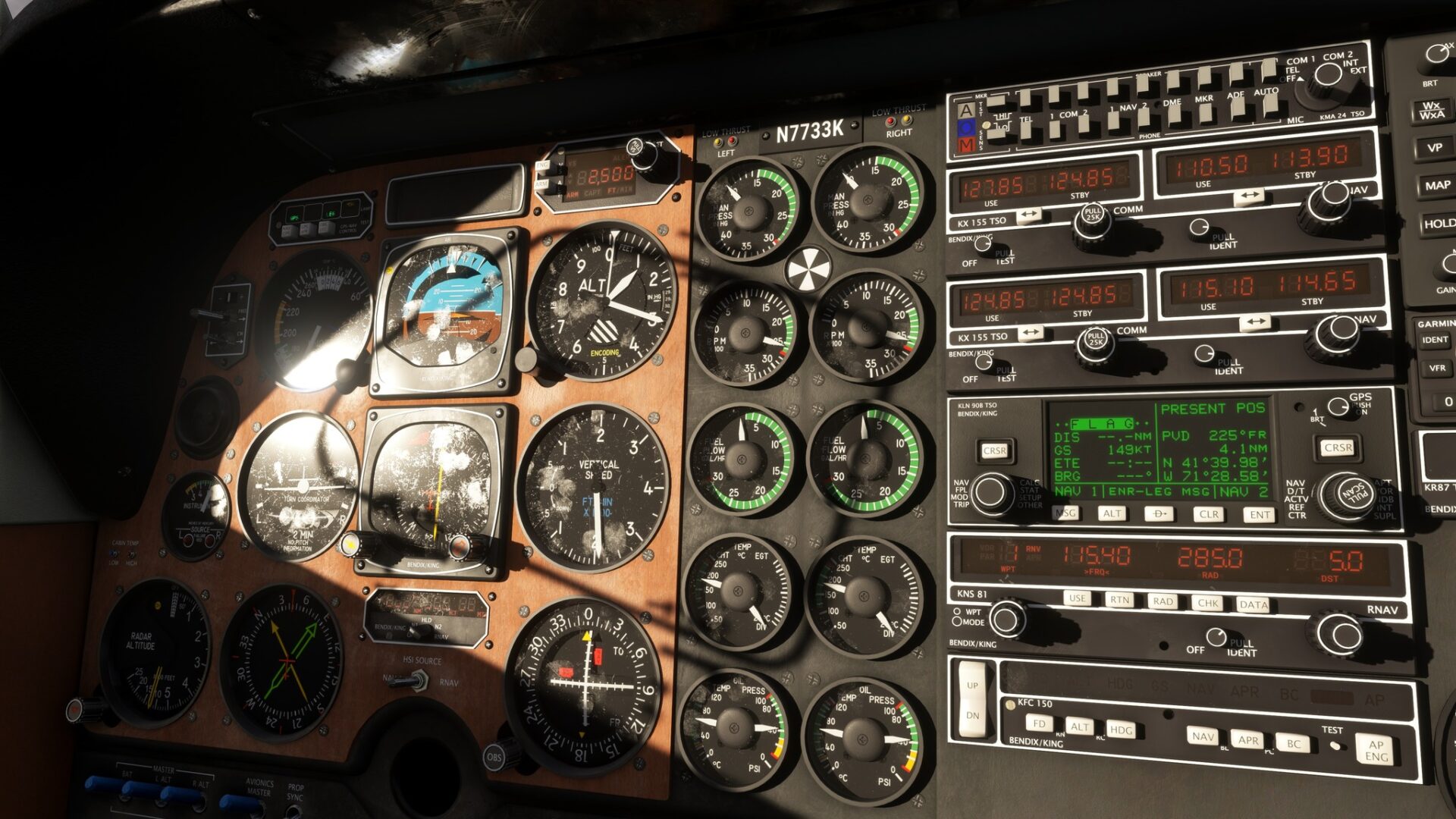Open GPS messages with the MSG button
Viewport: 1456px width, 819px height.
coord(1065,513)
